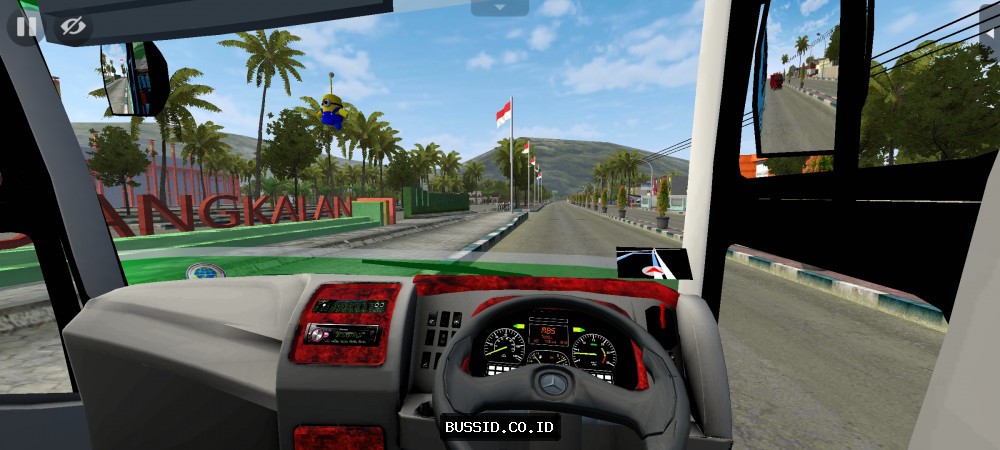The height and width of the screenshot is (450, 1000).
Task: Pause the game
Action: coord(27,27)
